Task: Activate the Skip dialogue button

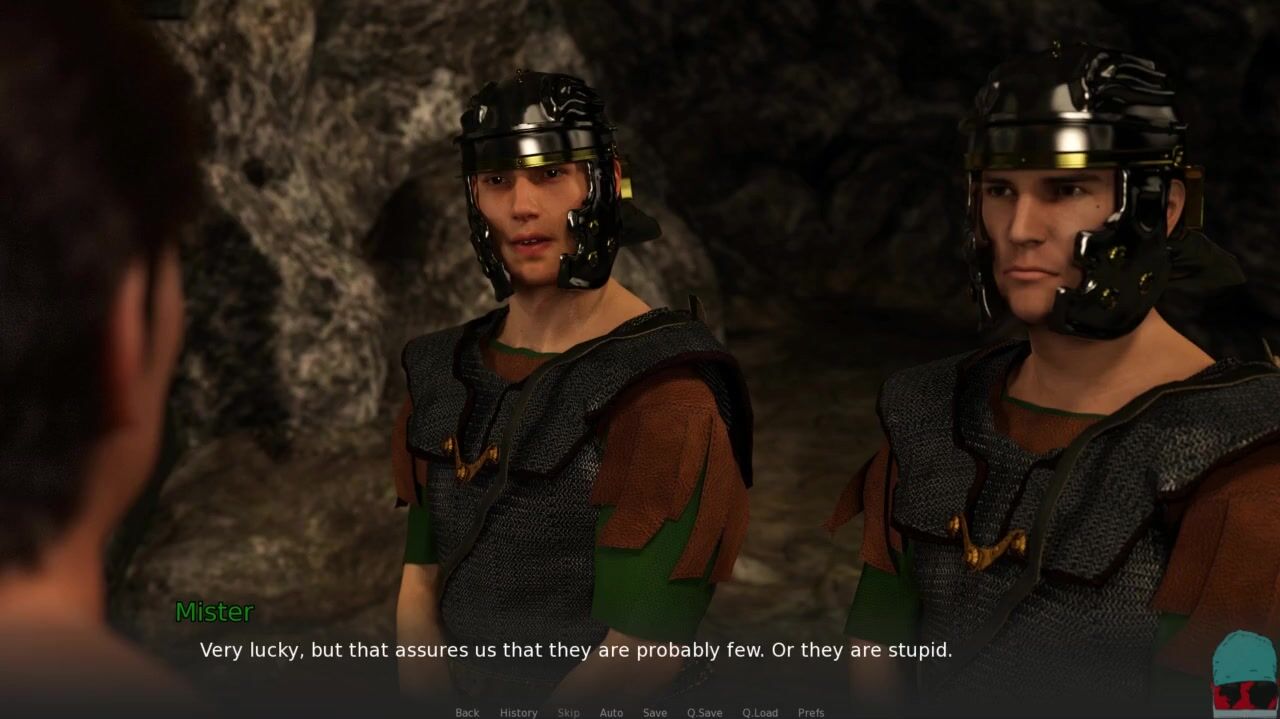Action: 568,712
